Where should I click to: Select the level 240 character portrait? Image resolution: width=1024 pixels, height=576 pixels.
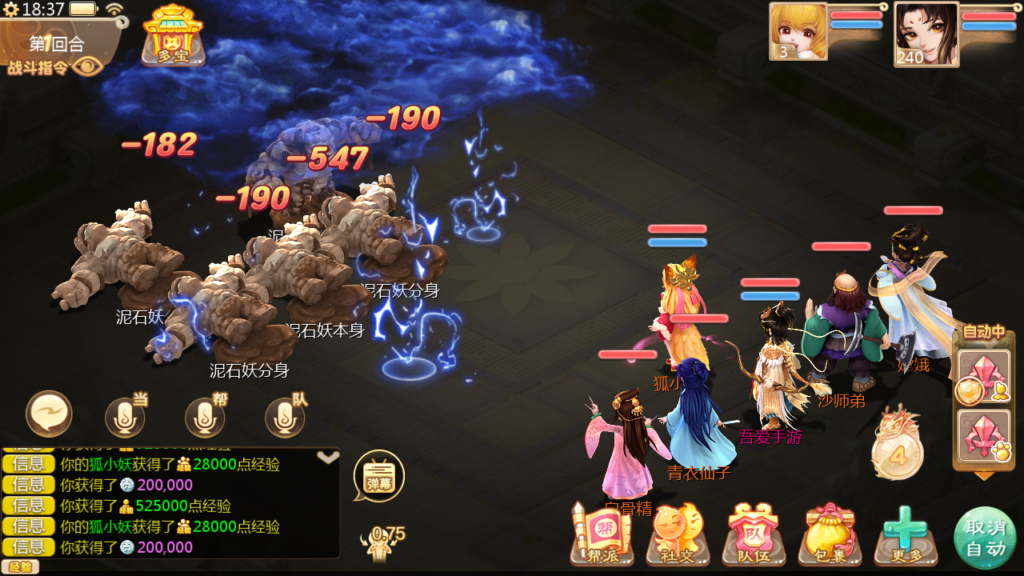[925, 33]
